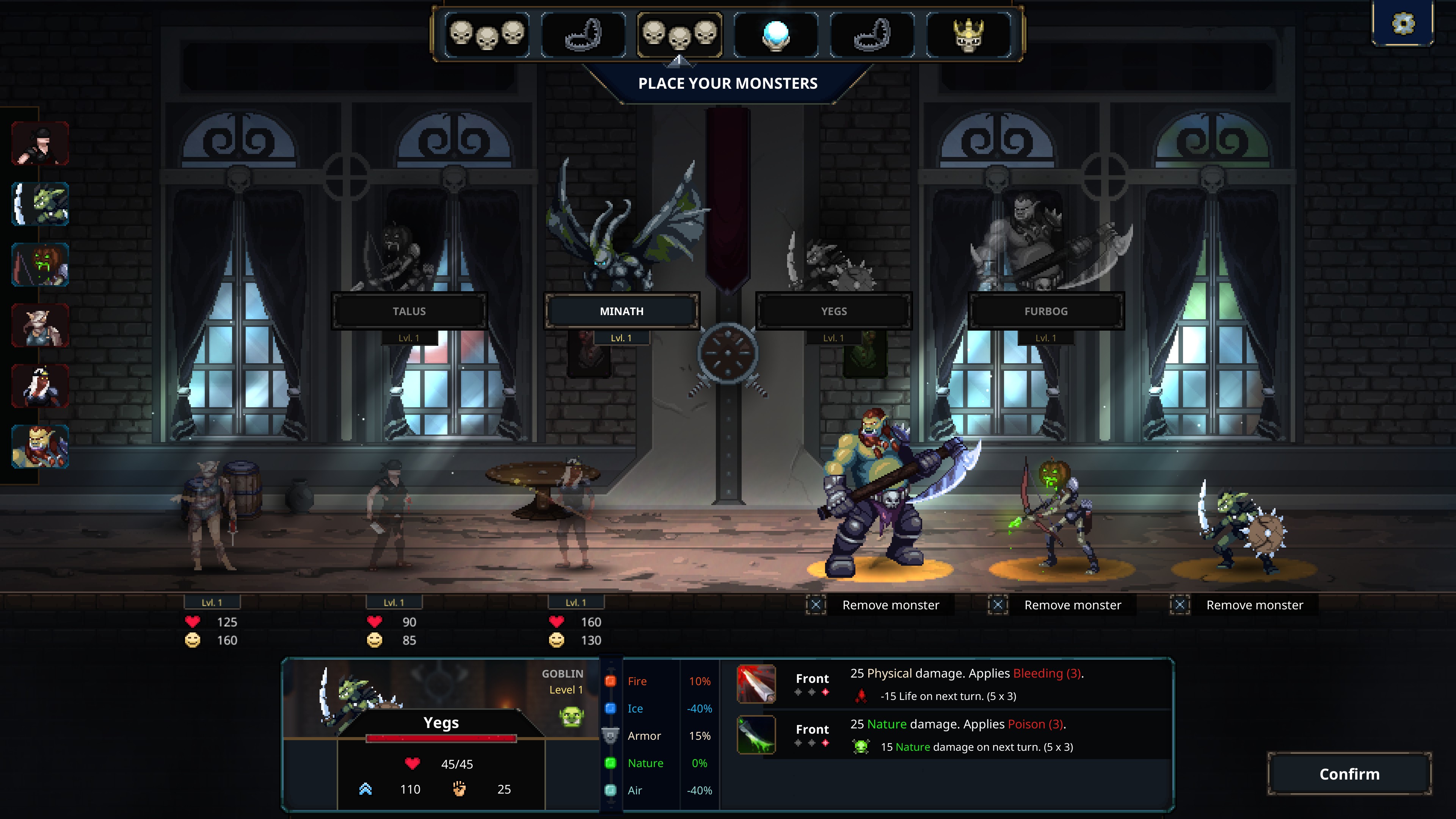Image resolution: width=1456 pixels, height=819 pixels.
Task: Pick the FURBOG nameplate
Action: (1046, 311)
